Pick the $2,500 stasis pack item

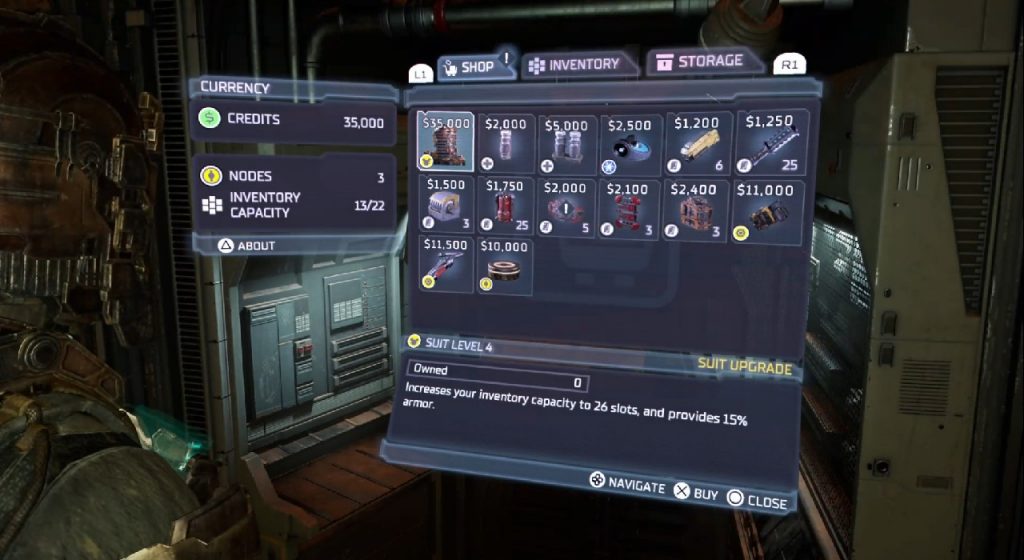point(630,143)
